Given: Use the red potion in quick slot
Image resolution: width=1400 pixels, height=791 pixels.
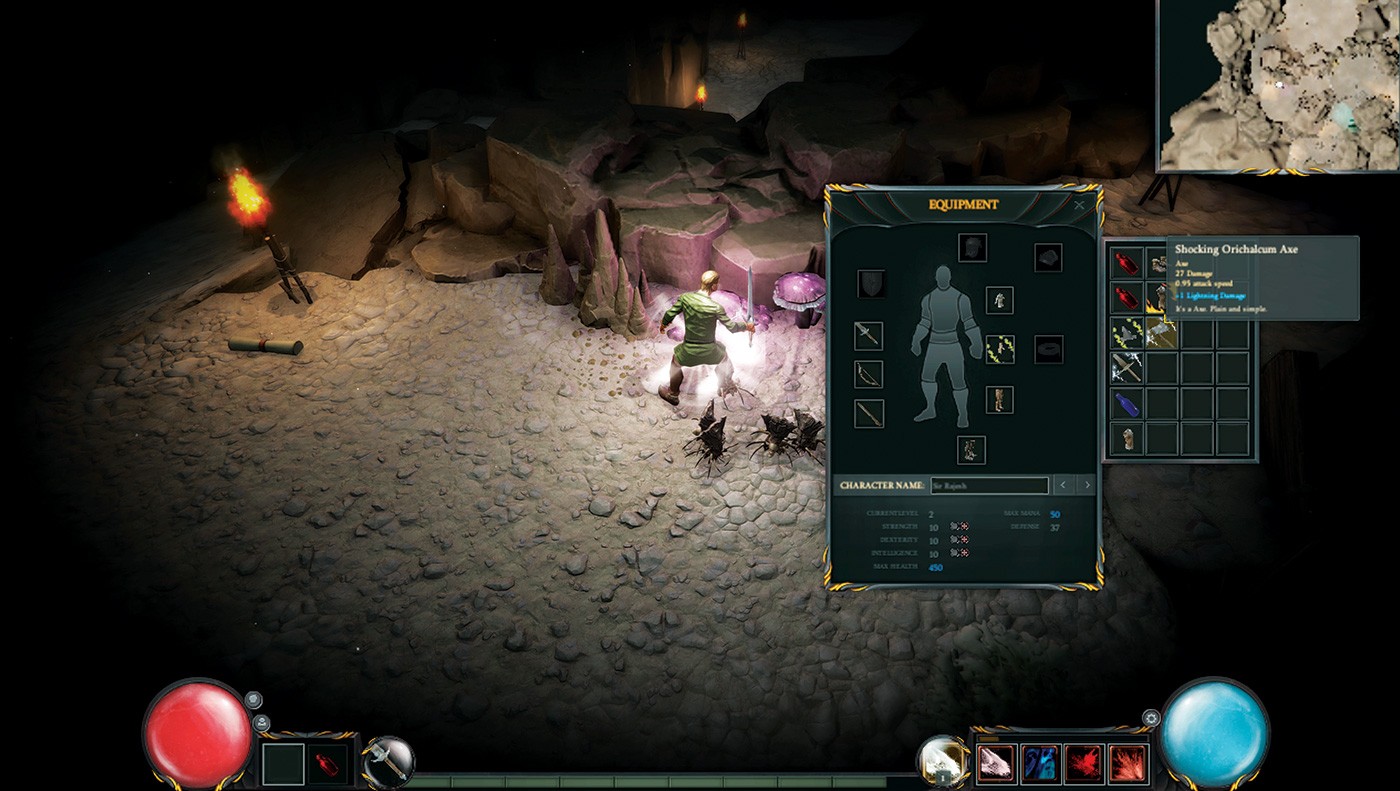Looking at the screenshot, I should tap(328, 765).
